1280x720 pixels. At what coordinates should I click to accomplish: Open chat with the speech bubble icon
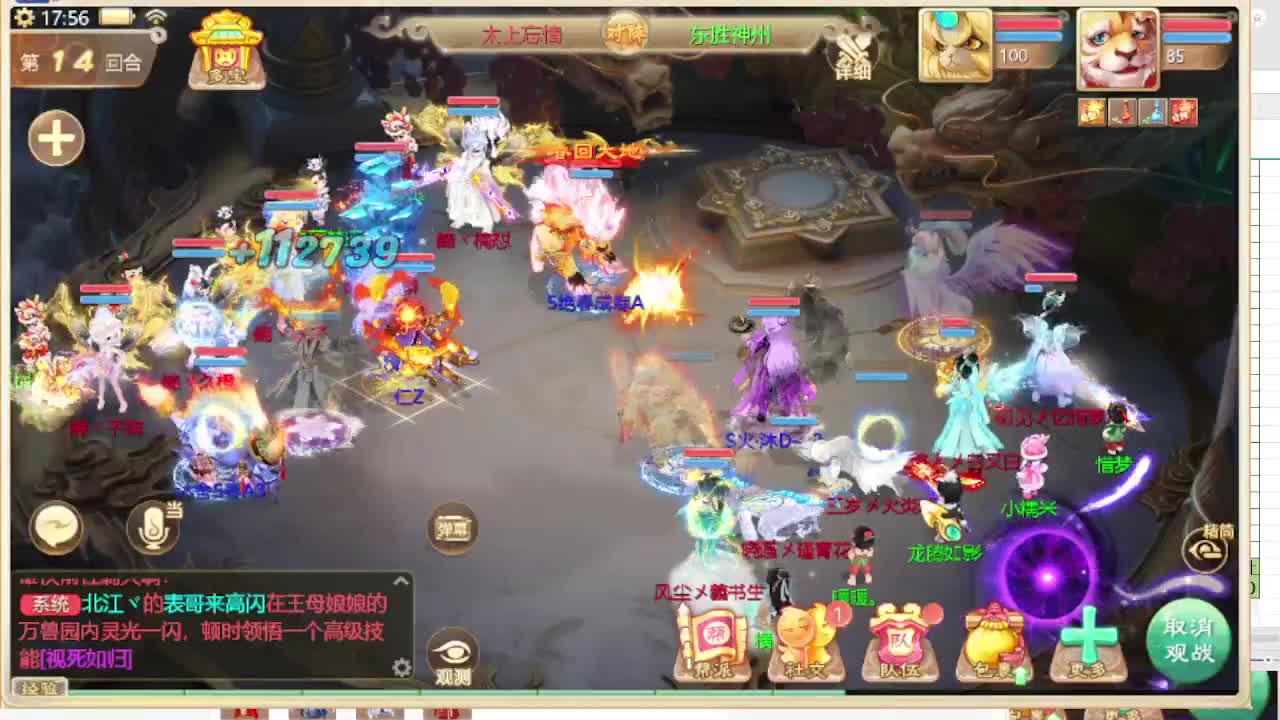[58, 531]
